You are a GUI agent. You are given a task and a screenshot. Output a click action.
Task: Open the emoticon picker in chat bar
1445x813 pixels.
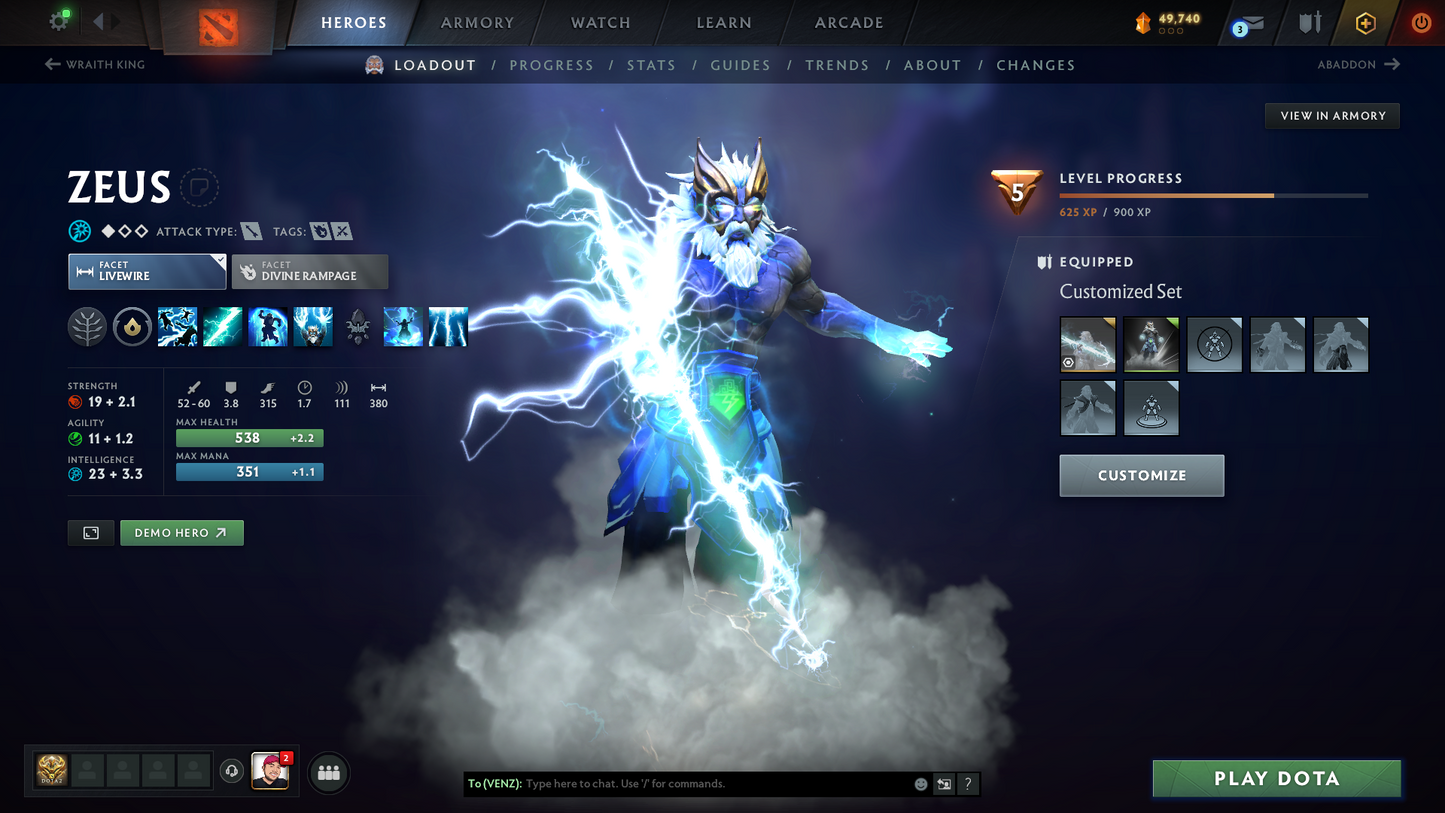coord(919,784)
